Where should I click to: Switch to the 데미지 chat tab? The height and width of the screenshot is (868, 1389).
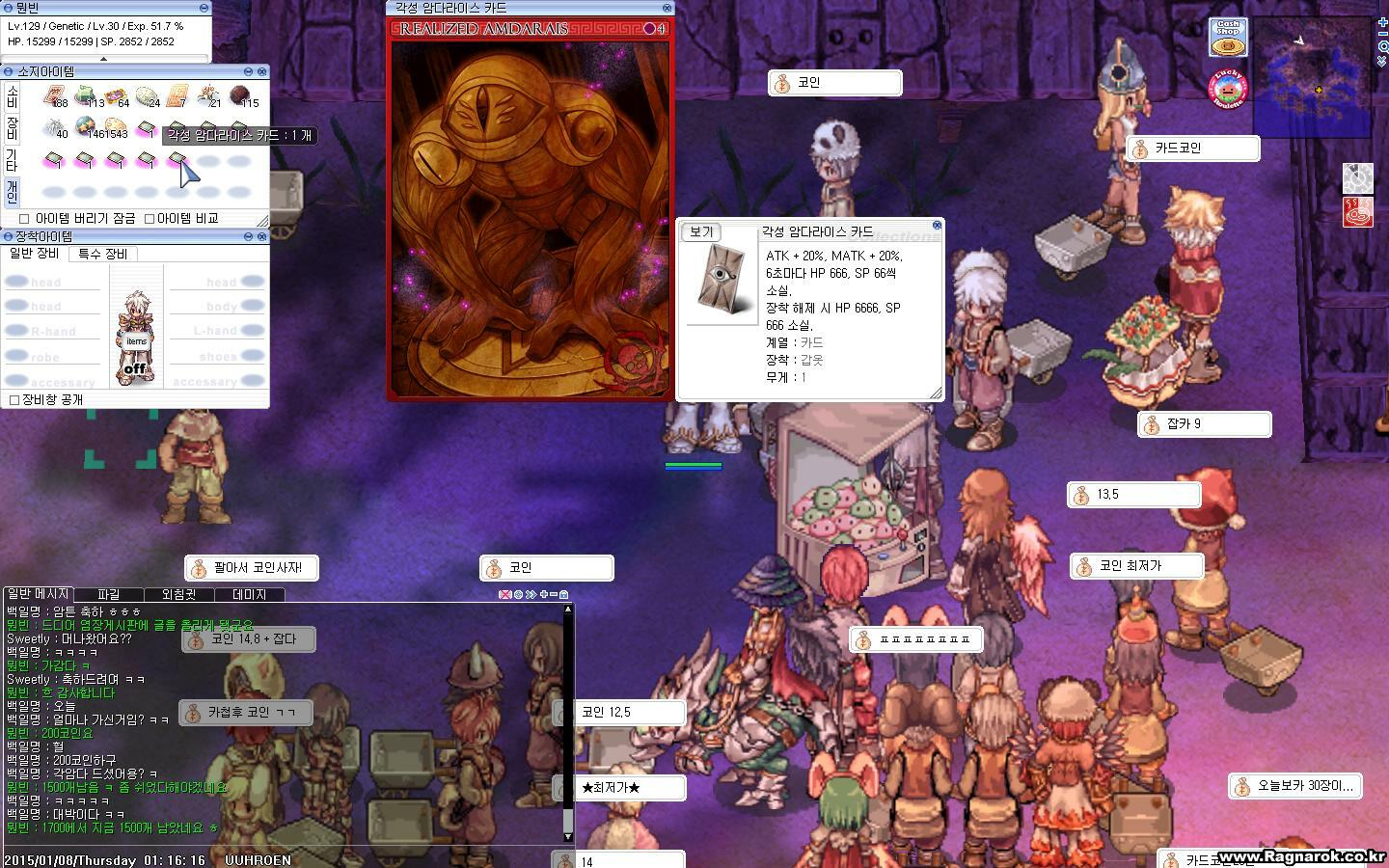(x=249, y=595)
